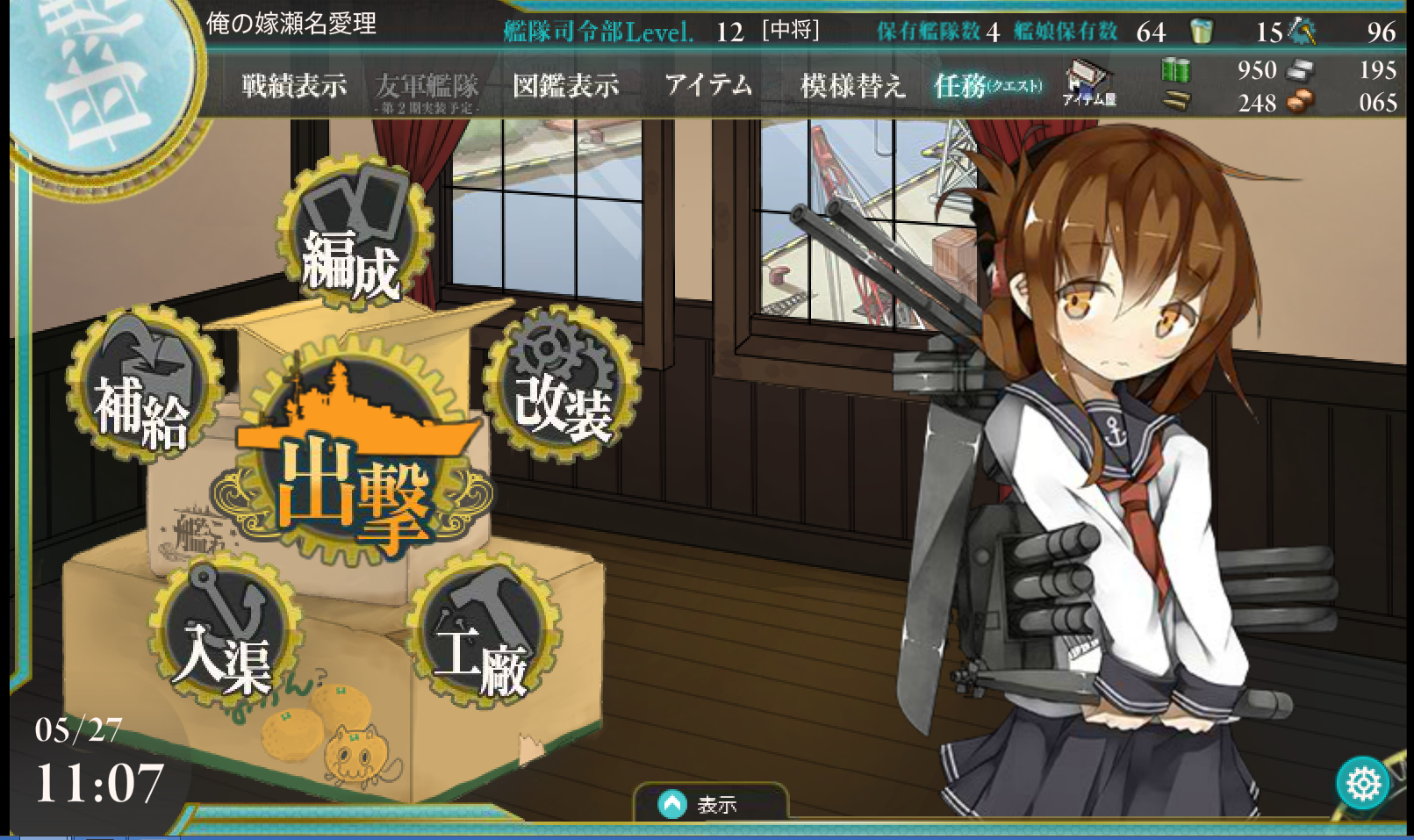Open the アイテム item menu

pos(708,85)
